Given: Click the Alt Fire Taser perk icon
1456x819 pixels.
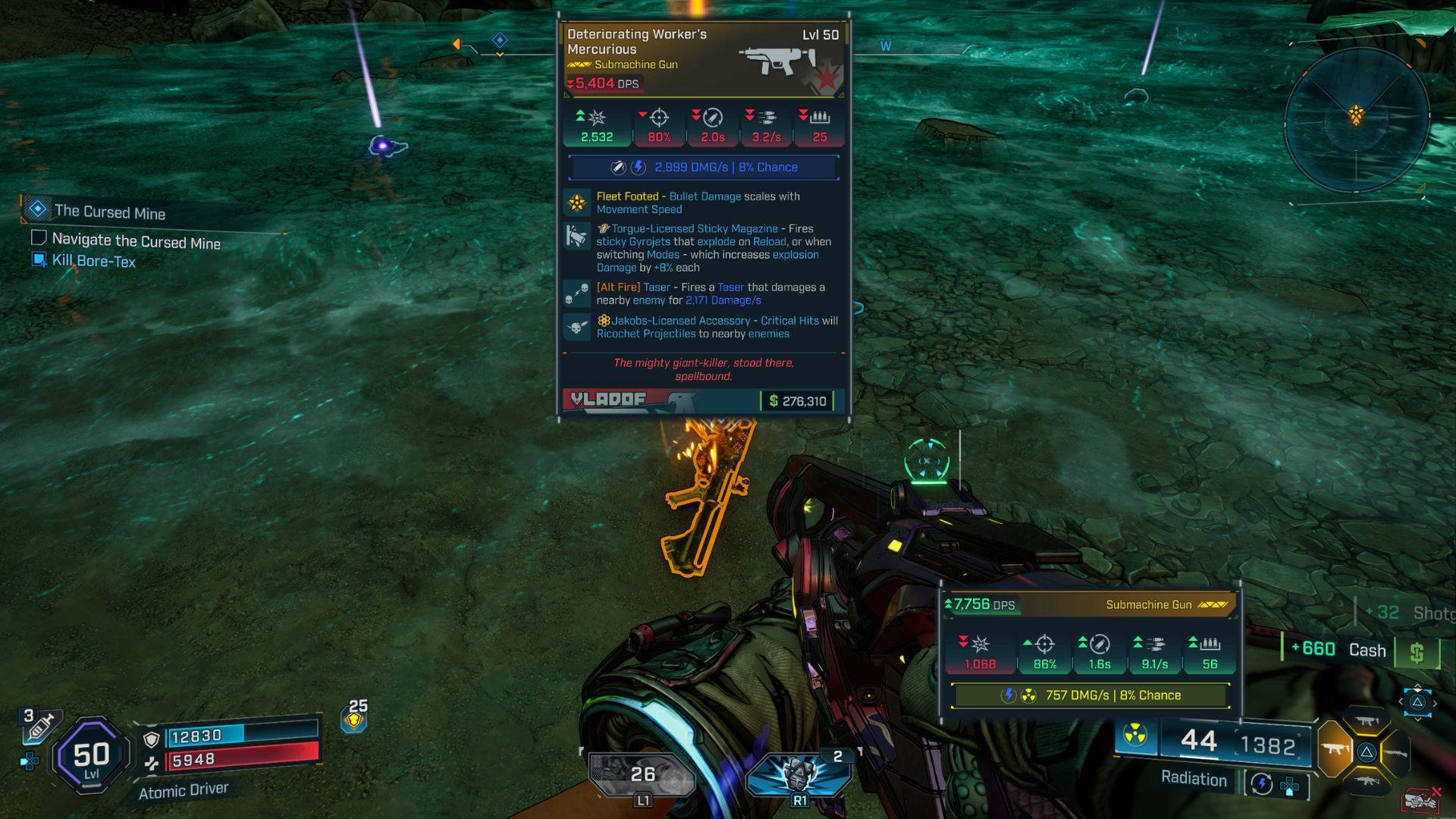Looking at the screenshot, I should [577, 293].
